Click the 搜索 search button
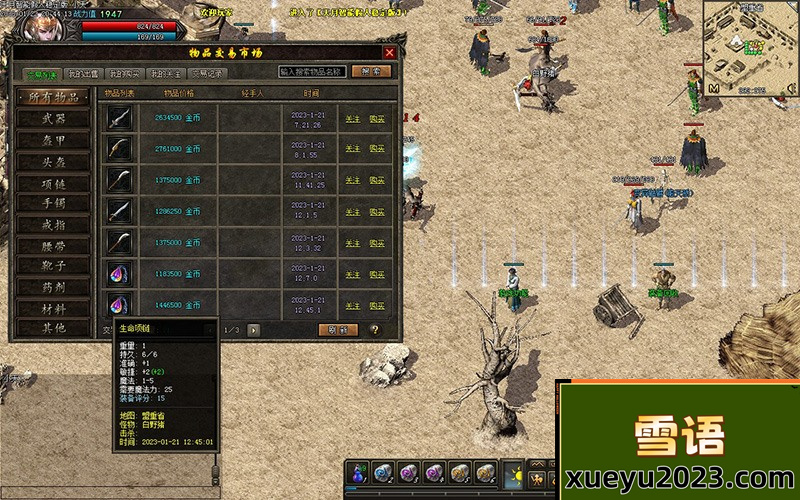The height and width of the screenshot is (500, 800). coord(371,72)
